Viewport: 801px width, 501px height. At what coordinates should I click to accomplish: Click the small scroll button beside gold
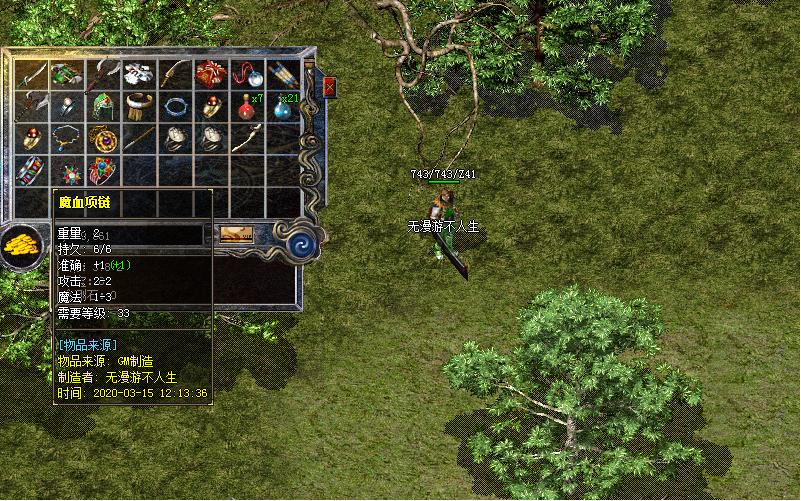coord(236,235)
